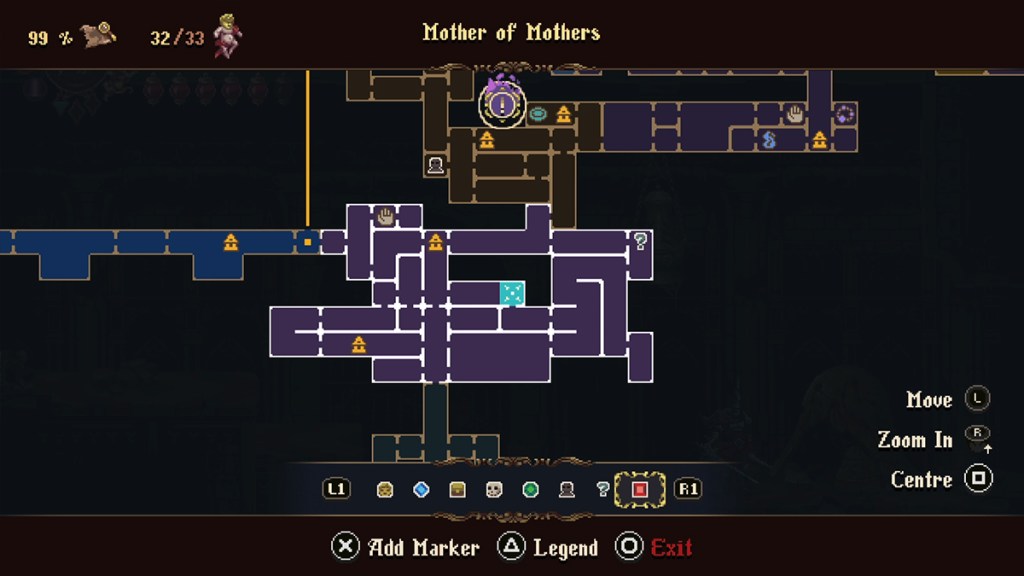This screenshot has height=576, width=1024.
Task: Click the exclamation mark cursor on the map
Action: [503, 103]
